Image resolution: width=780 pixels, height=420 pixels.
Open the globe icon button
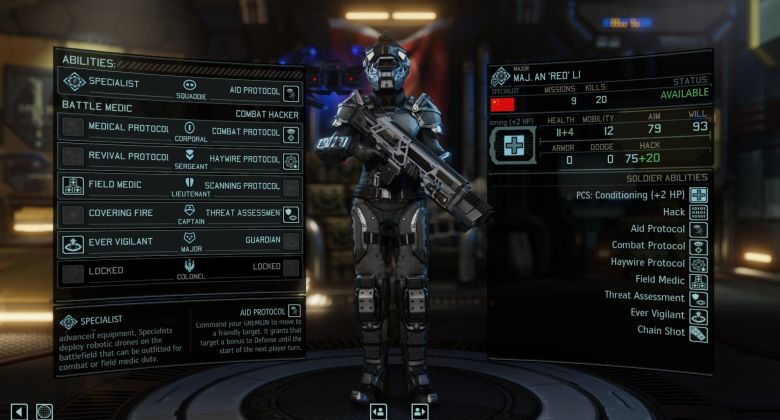(44, 410)
